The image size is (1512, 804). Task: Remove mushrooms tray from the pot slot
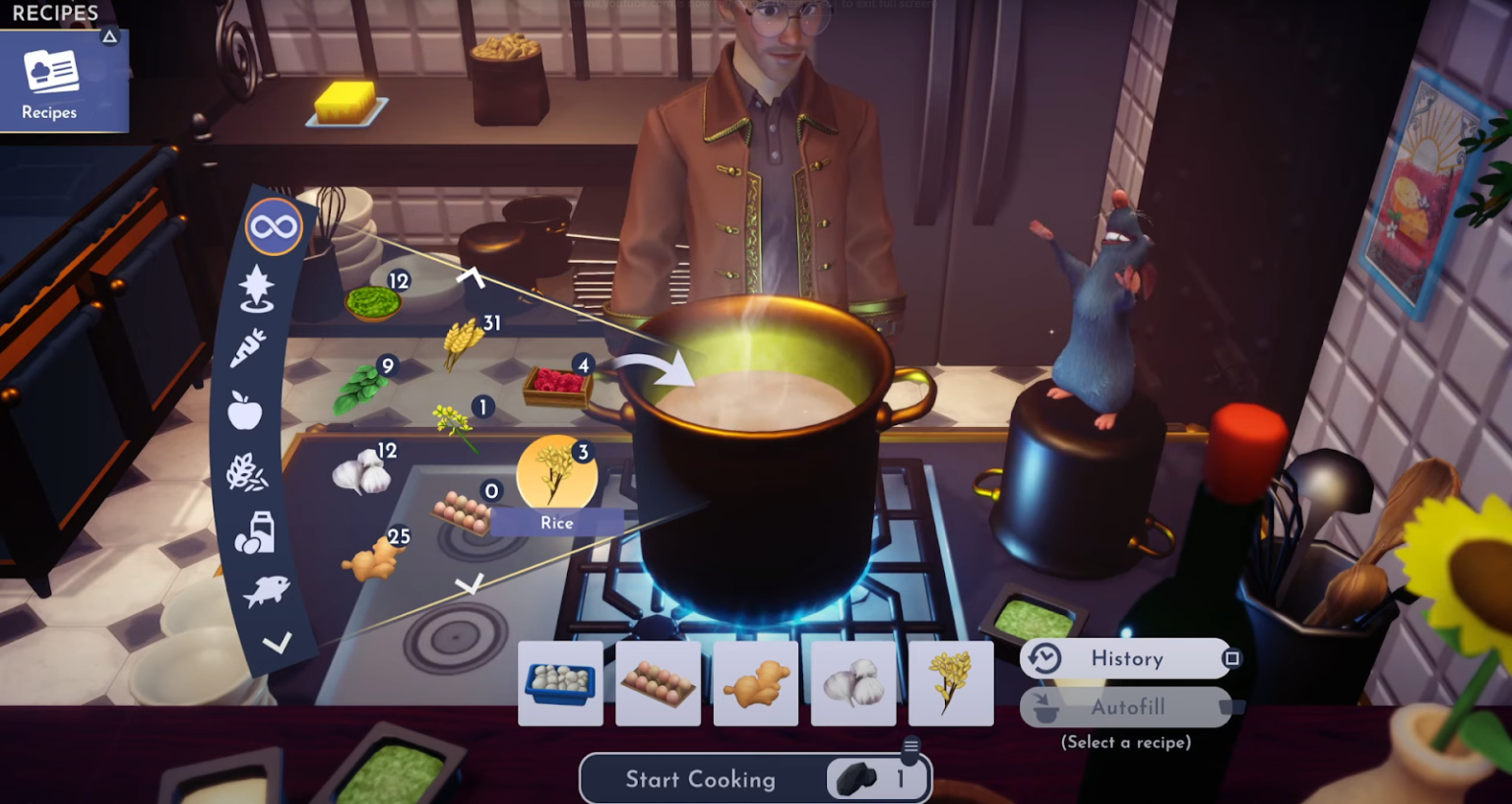pyautogui.click(x=560, y=684)
